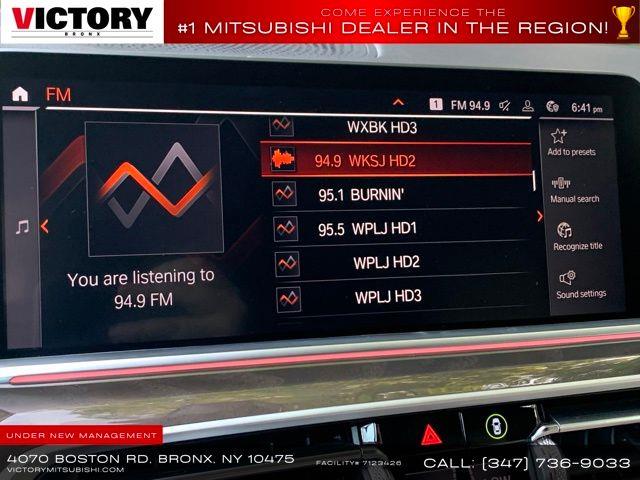Open Manual search
Viewport: 640px width, 480px height.
(574, 190)
